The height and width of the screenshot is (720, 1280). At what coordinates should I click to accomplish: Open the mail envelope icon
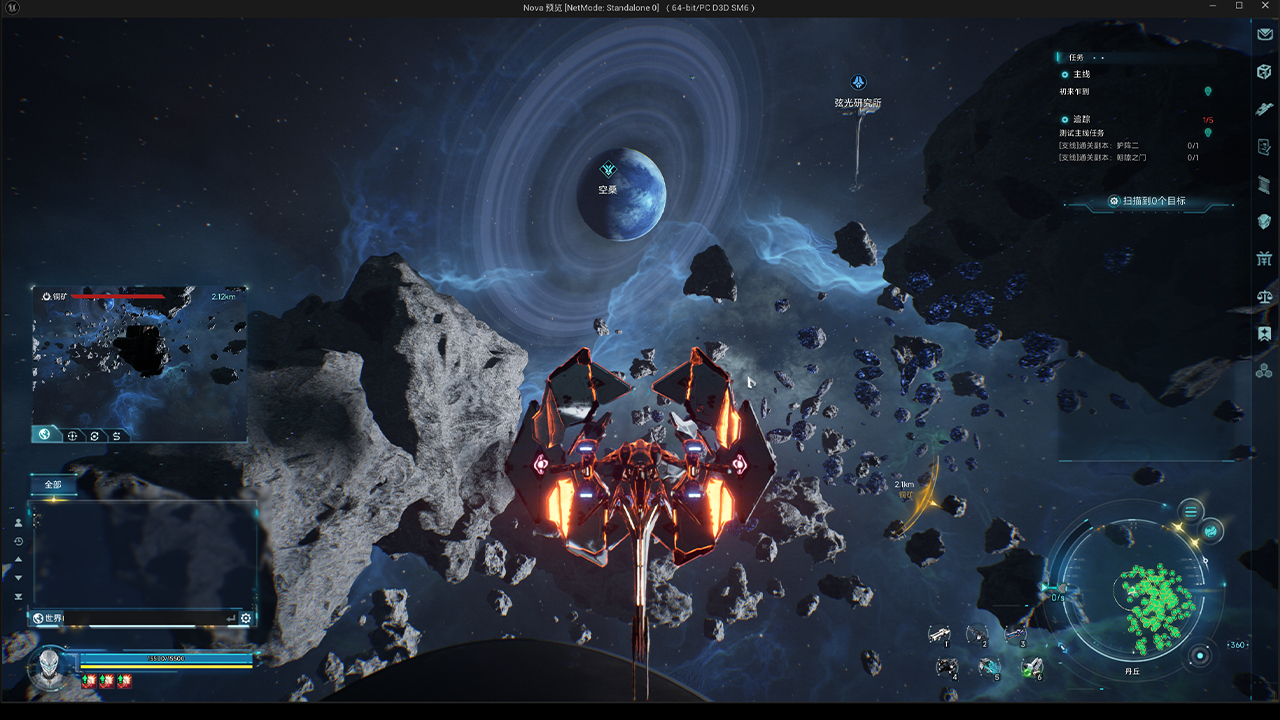(x=1264, y=34)
